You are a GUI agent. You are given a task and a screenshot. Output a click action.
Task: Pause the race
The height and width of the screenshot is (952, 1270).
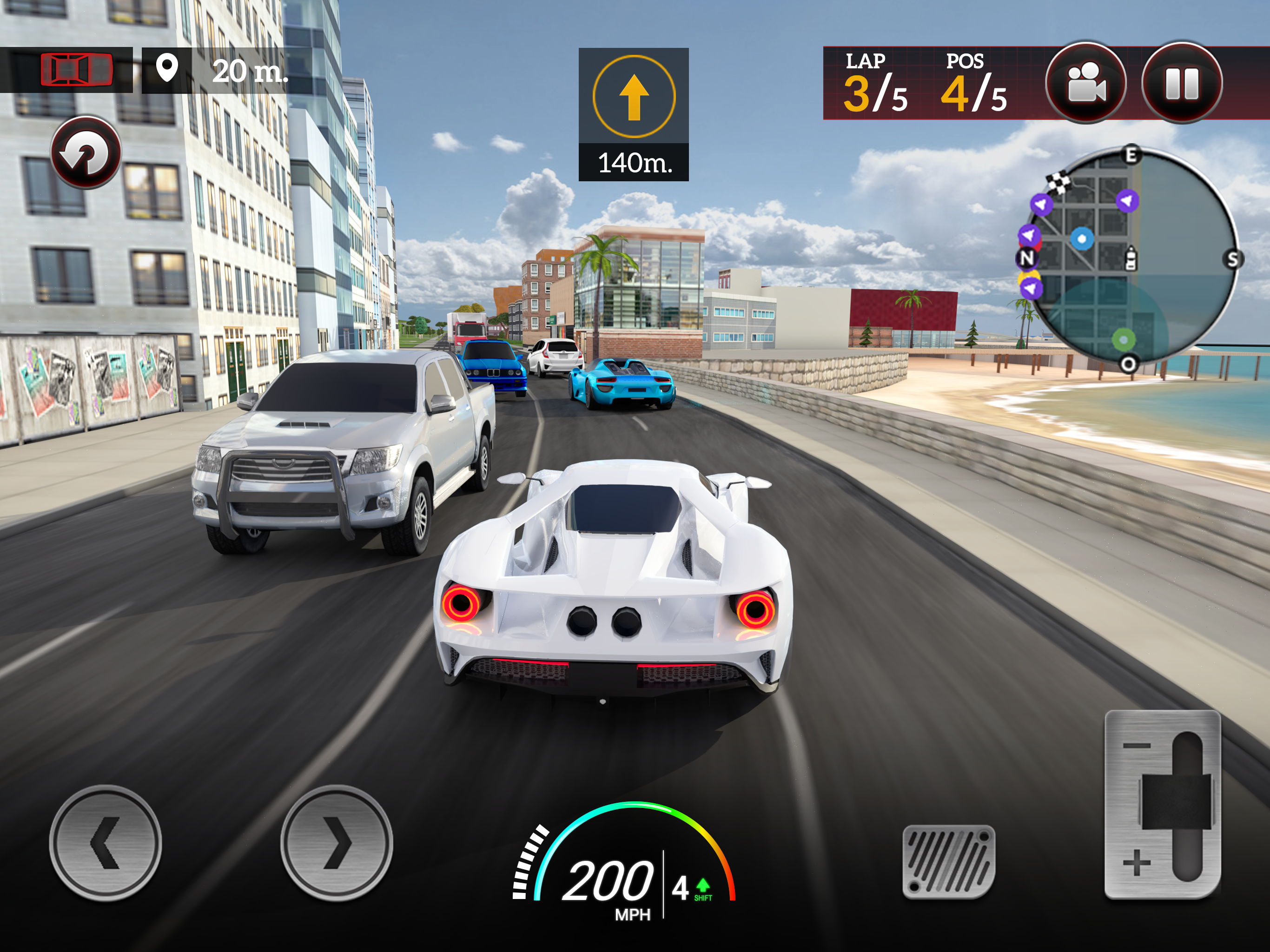pos(1182,83)
